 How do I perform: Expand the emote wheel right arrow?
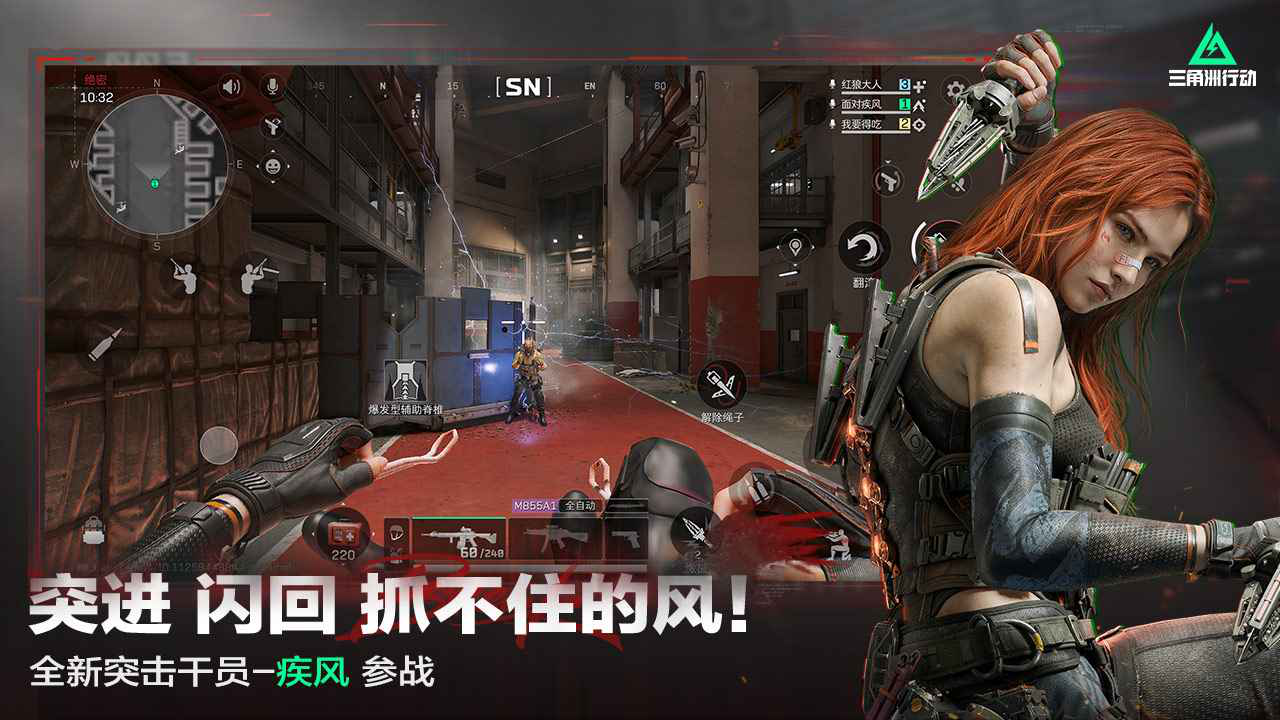(x=289, y=166)
